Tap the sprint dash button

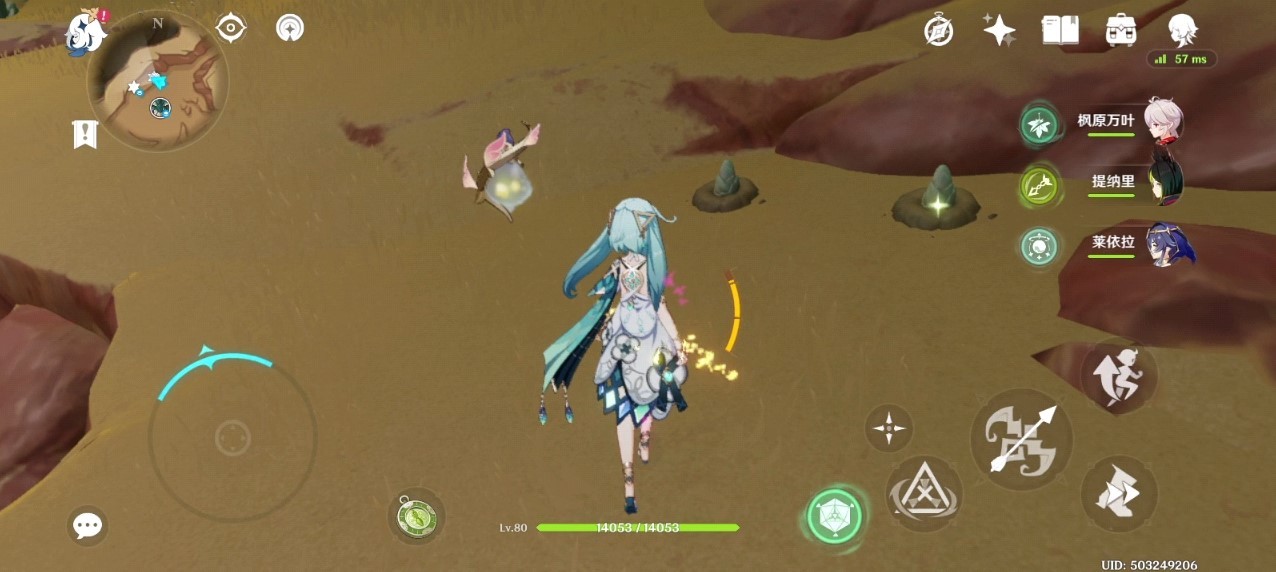[1119, 493]
